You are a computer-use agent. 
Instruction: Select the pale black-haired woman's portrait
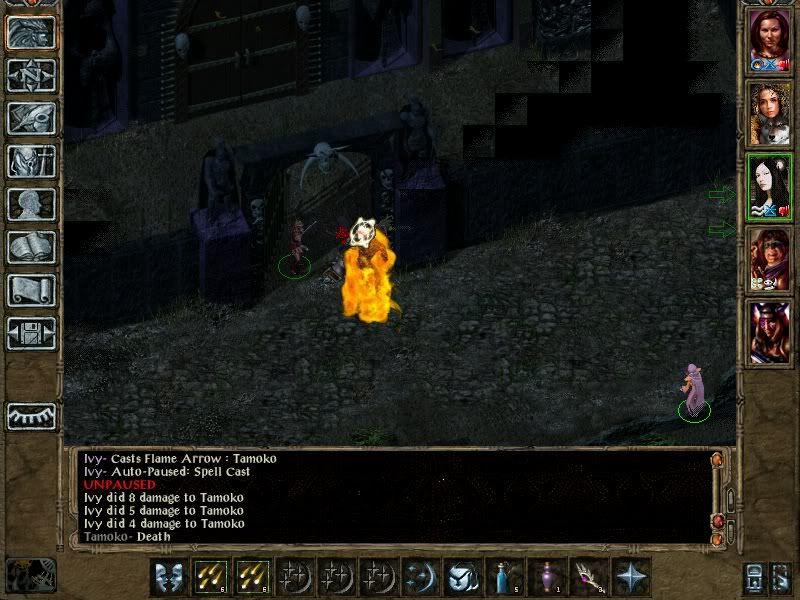[770, 186]
